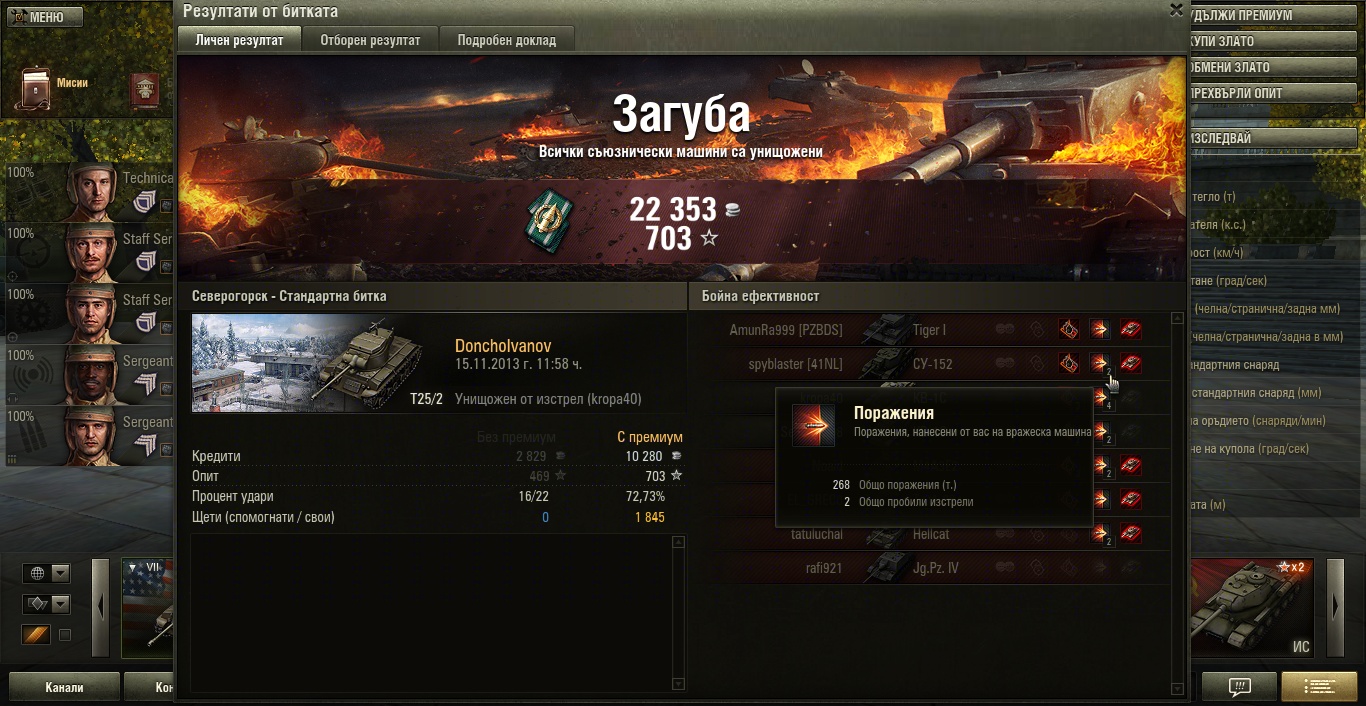Image resolution: width=1366 pixels, height=706 pixels.
Task: Select the tatuluchal Hellcat row
Action: pos(940,535)
